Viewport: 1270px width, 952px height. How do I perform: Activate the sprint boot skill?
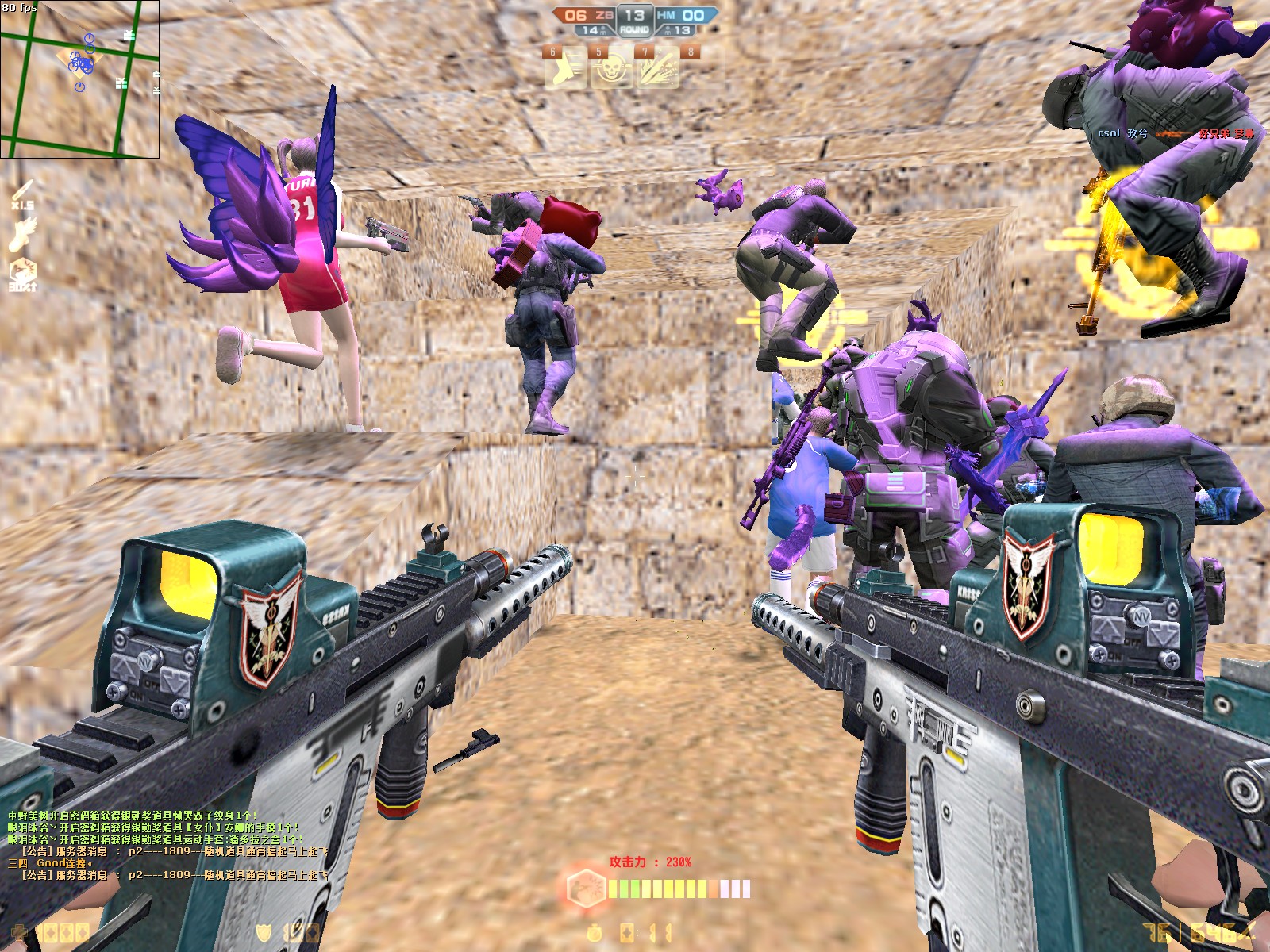click(x=565, y=68)
